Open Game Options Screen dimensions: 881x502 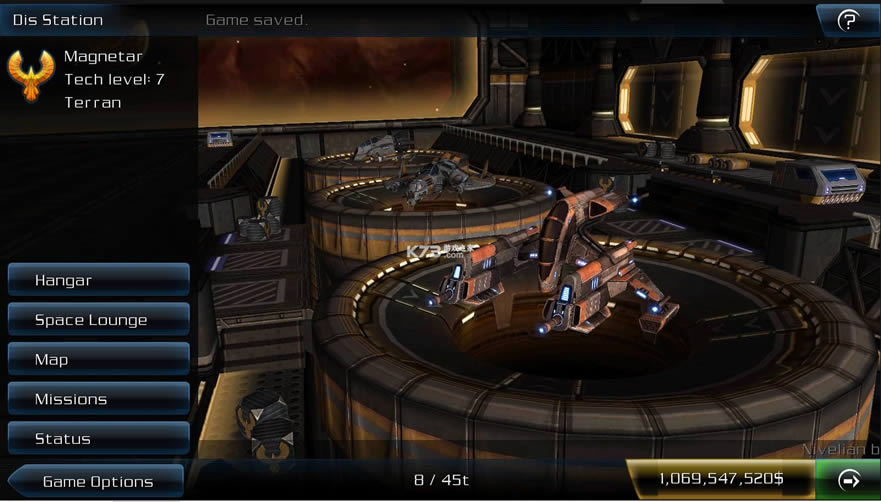tap(97, 481)
